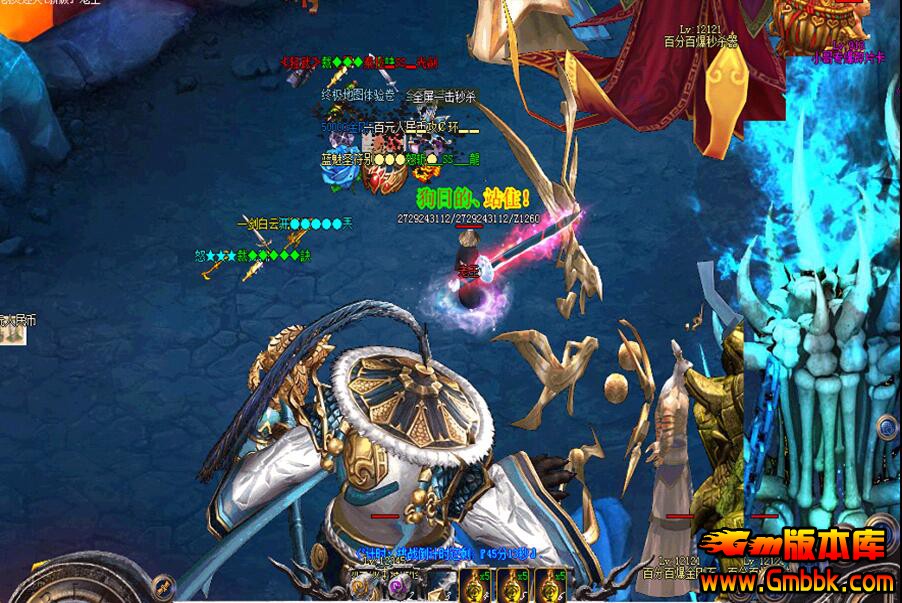Open the 人民币 item thumbnail
This screenshot has height=603, width=902.
(12, 336)
